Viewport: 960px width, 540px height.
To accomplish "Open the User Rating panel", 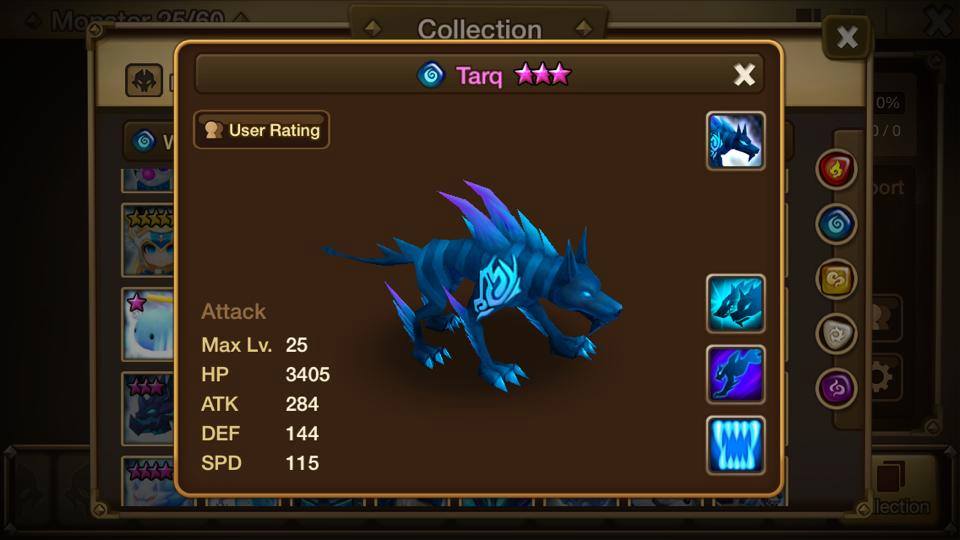I will click(261, 130).
